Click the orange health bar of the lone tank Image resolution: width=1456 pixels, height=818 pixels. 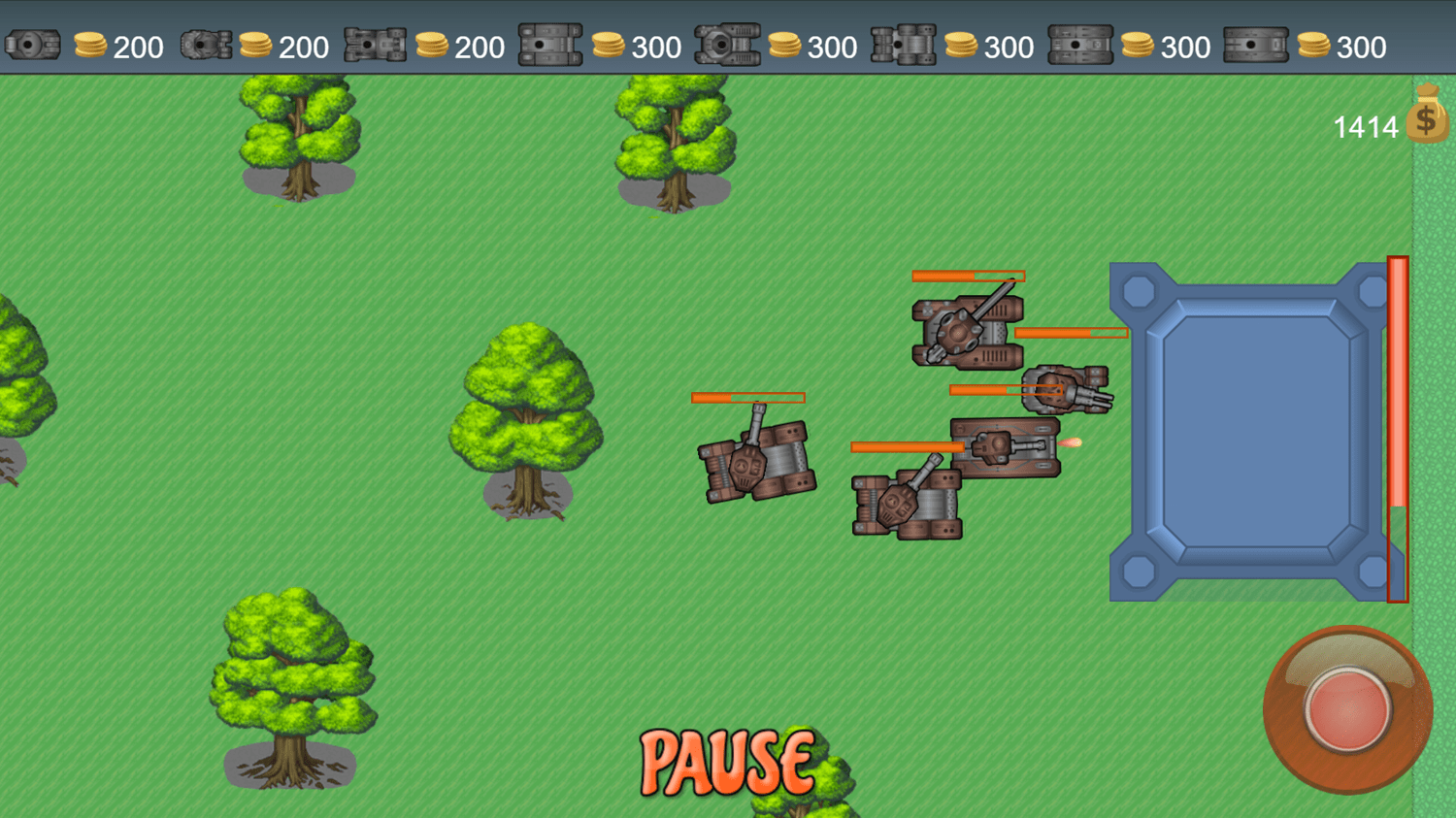(747, 397)
